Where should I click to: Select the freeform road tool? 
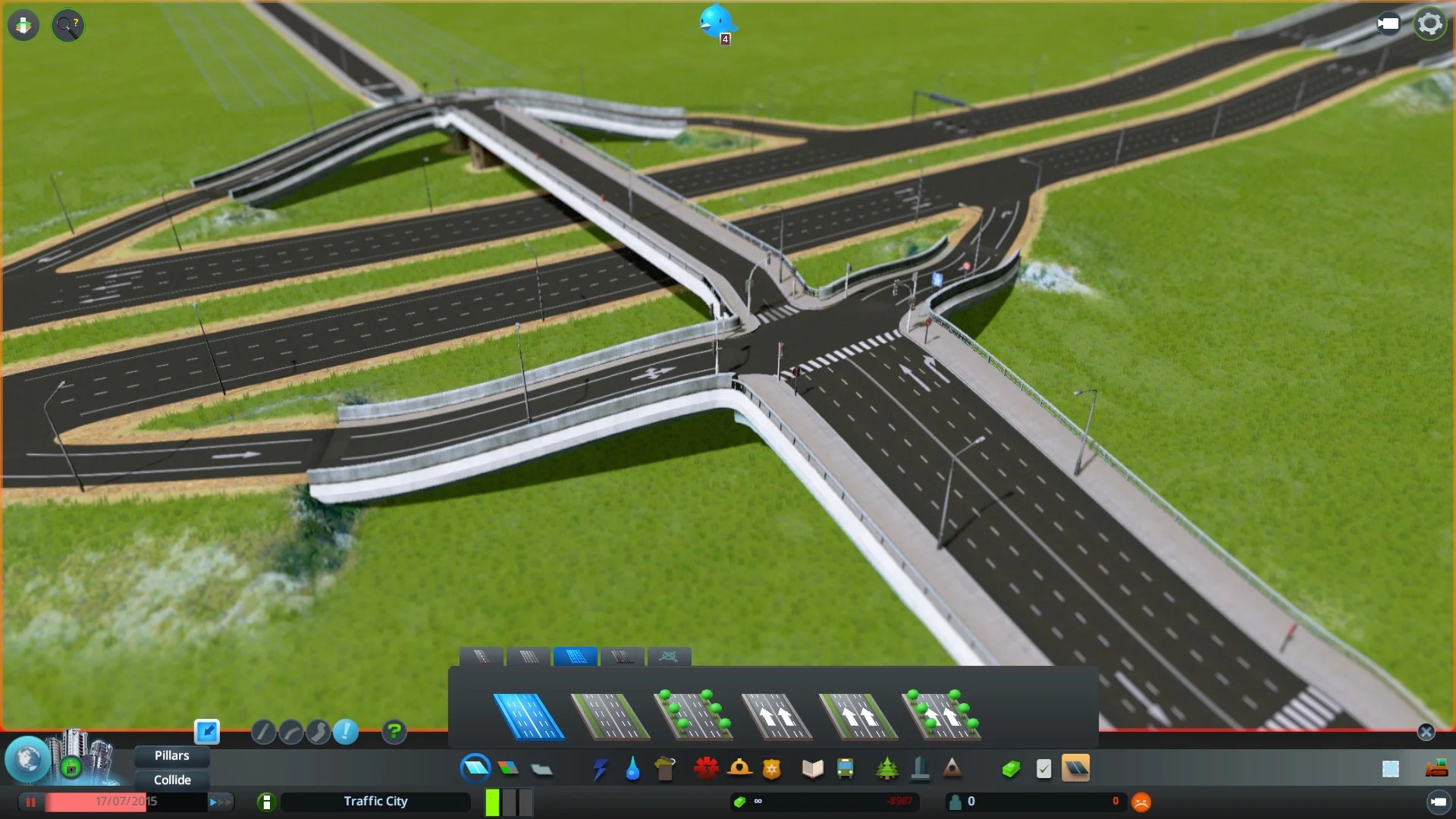[x=318, y=732]
